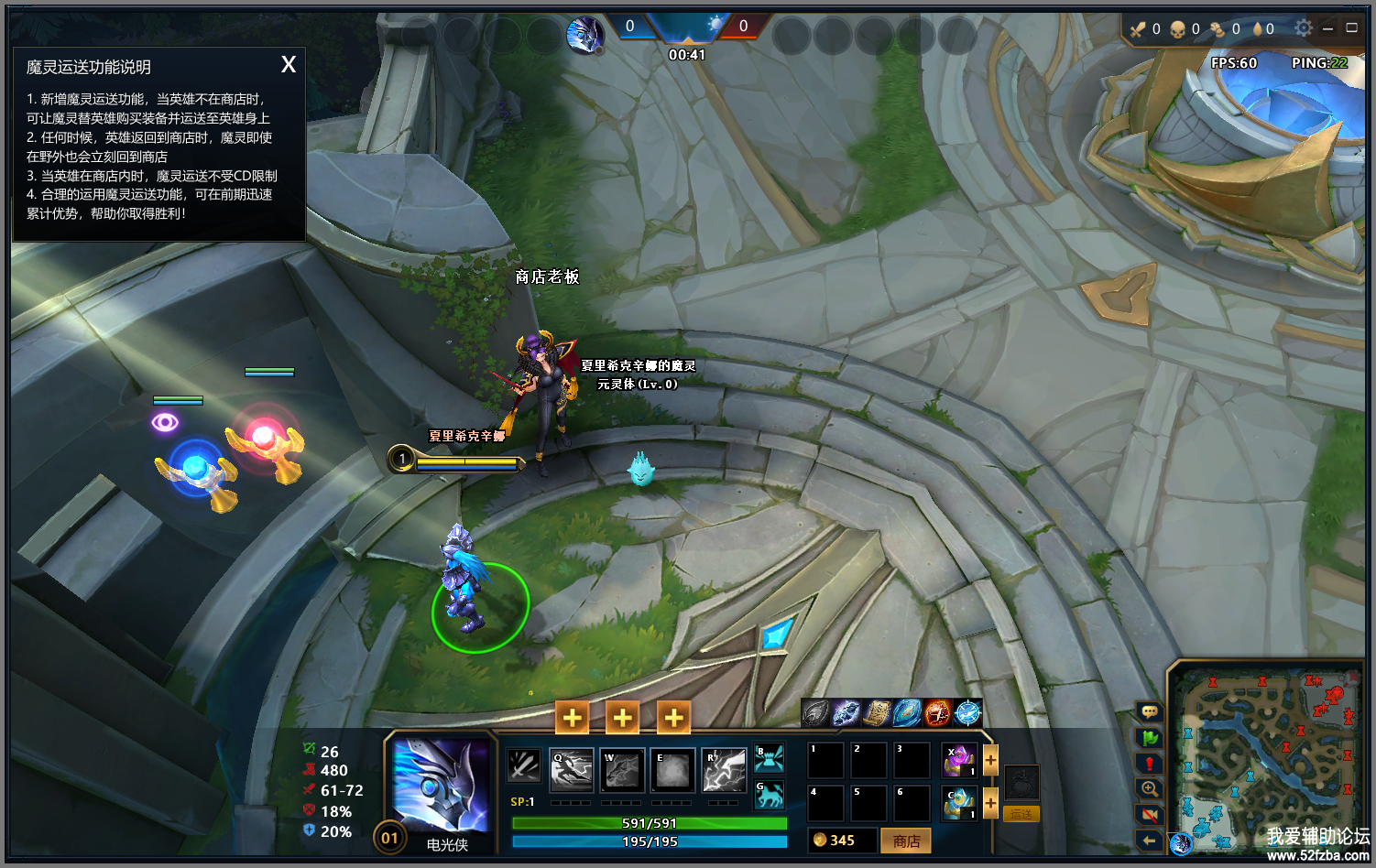Open settings with the gear icon

tap(1303, 28)
